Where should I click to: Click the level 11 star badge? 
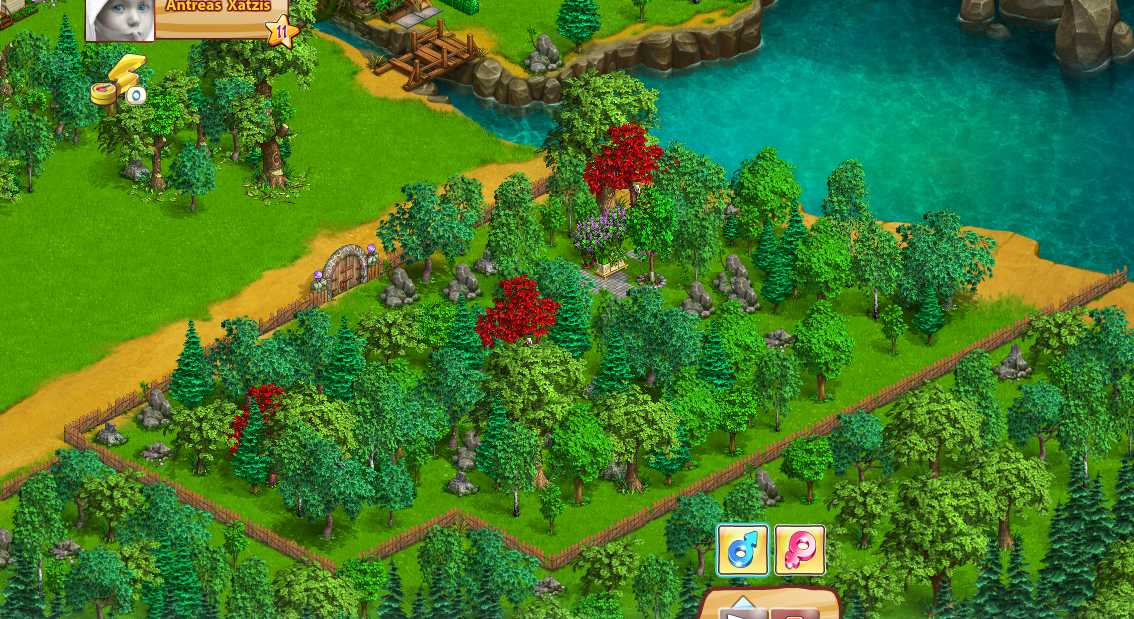(x=282, y=31)
